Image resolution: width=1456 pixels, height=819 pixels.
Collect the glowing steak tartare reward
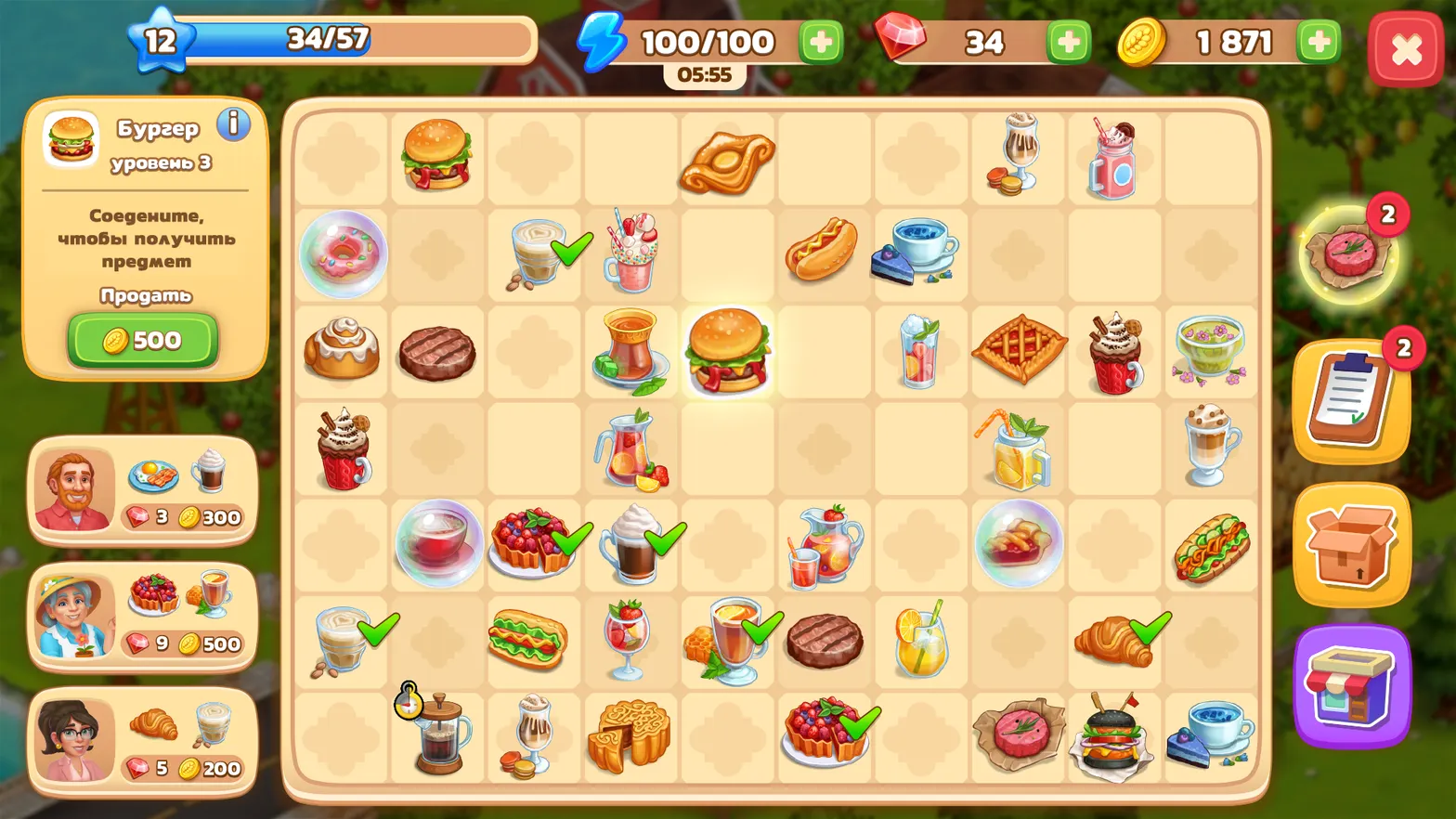(1351, 253)
